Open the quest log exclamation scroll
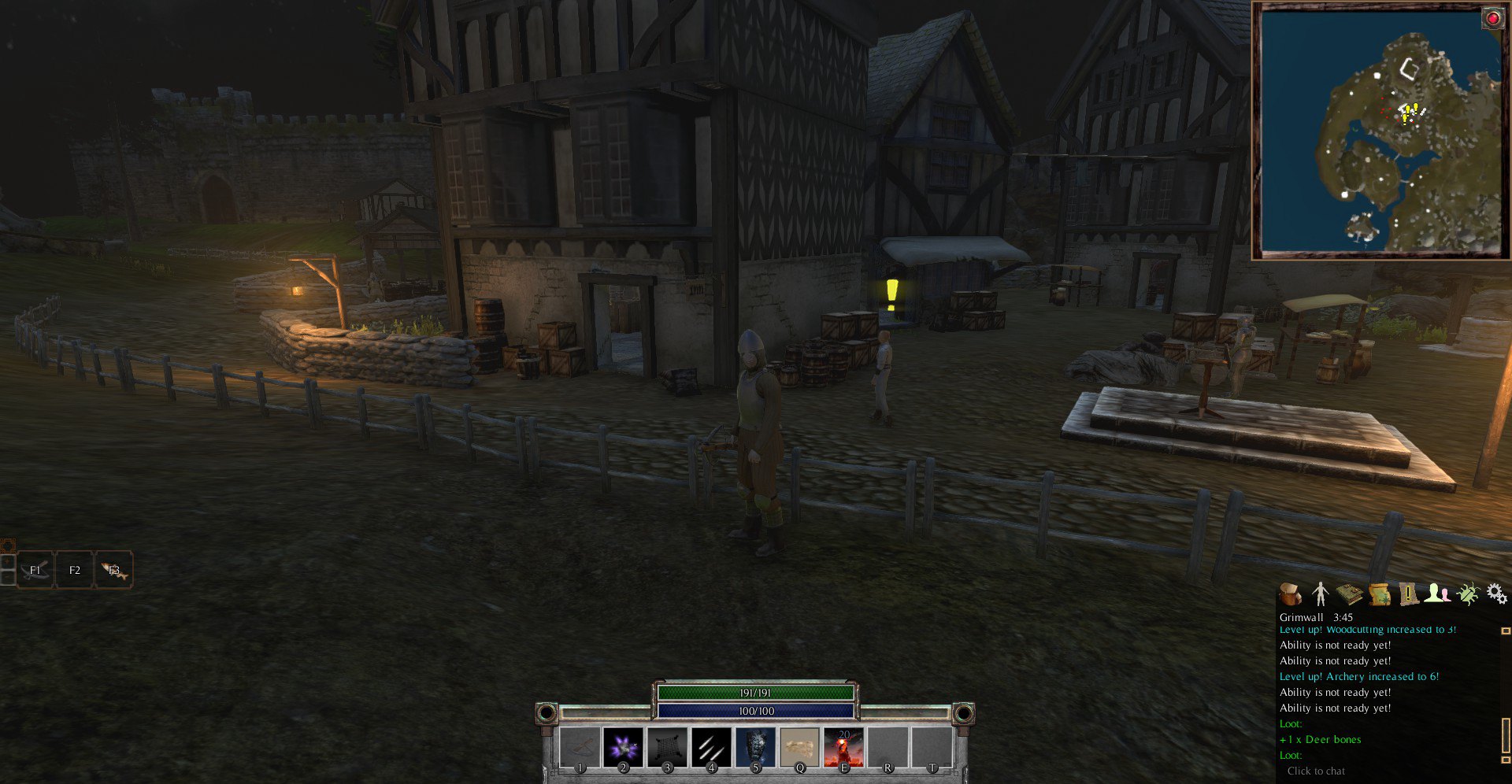Image resolution: width=1512 pixels, height=784 pixels. (1409, 594)
